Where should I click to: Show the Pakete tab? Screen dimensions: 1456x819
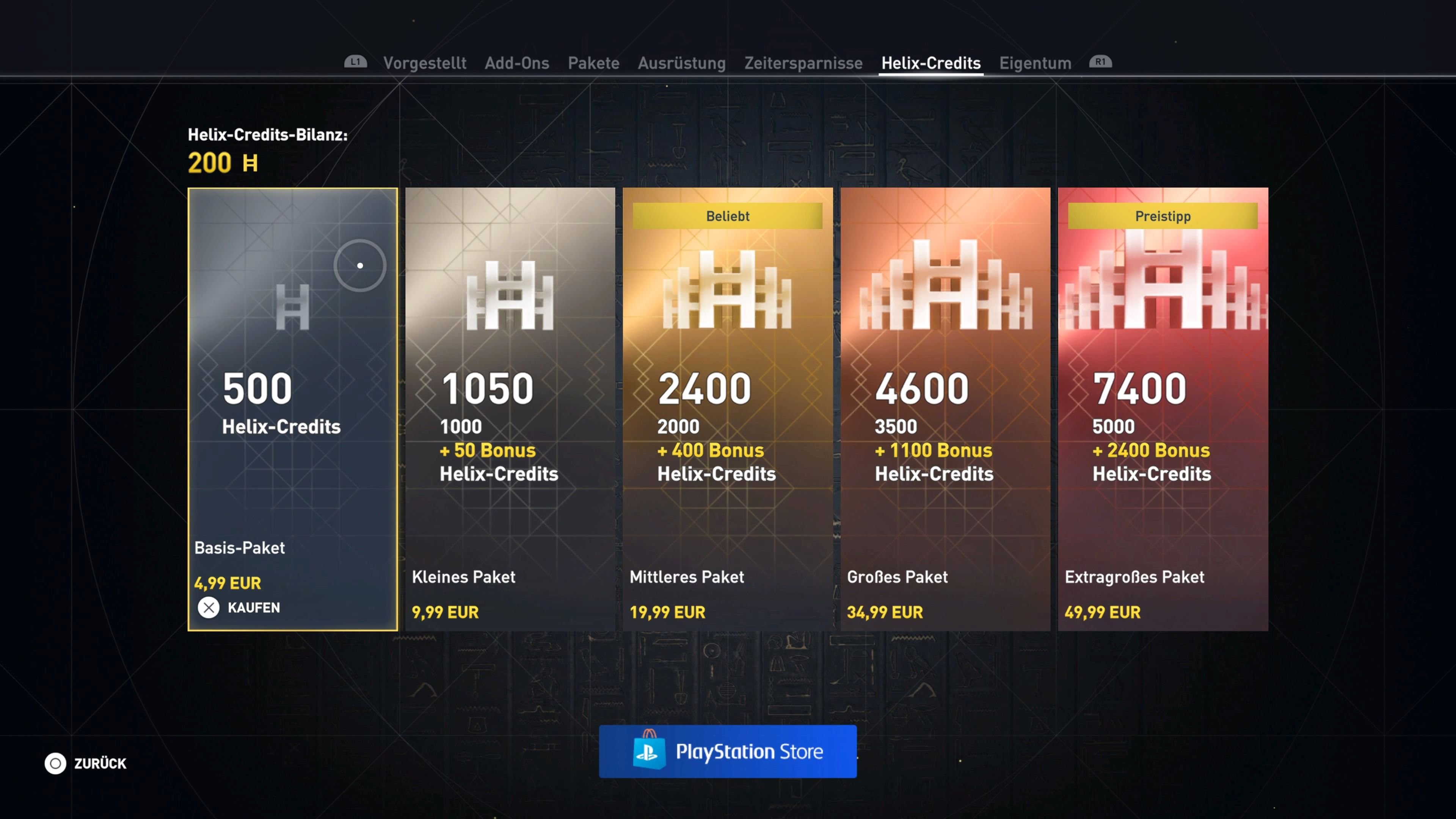(x=593, y=63)
